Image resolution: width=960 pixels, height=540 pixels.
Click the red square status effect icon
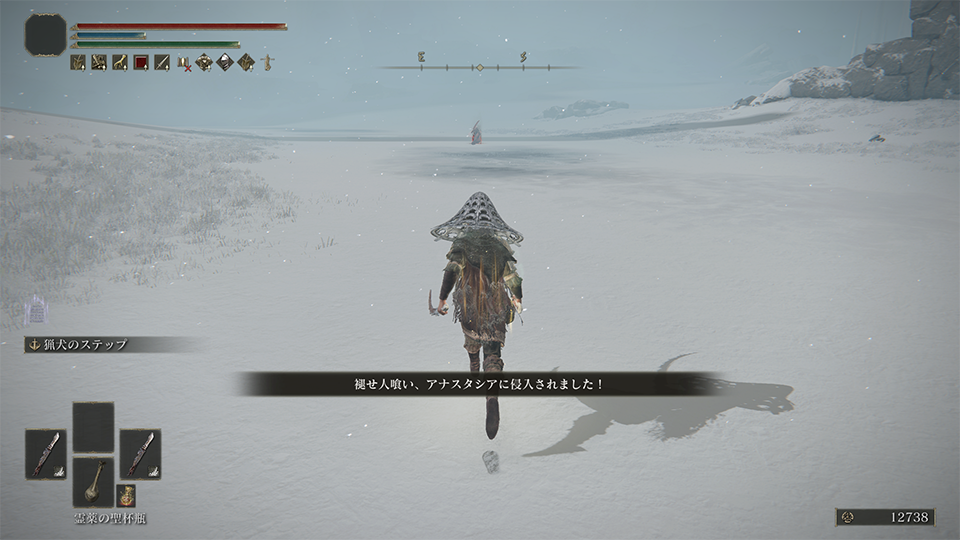point(141,62)
